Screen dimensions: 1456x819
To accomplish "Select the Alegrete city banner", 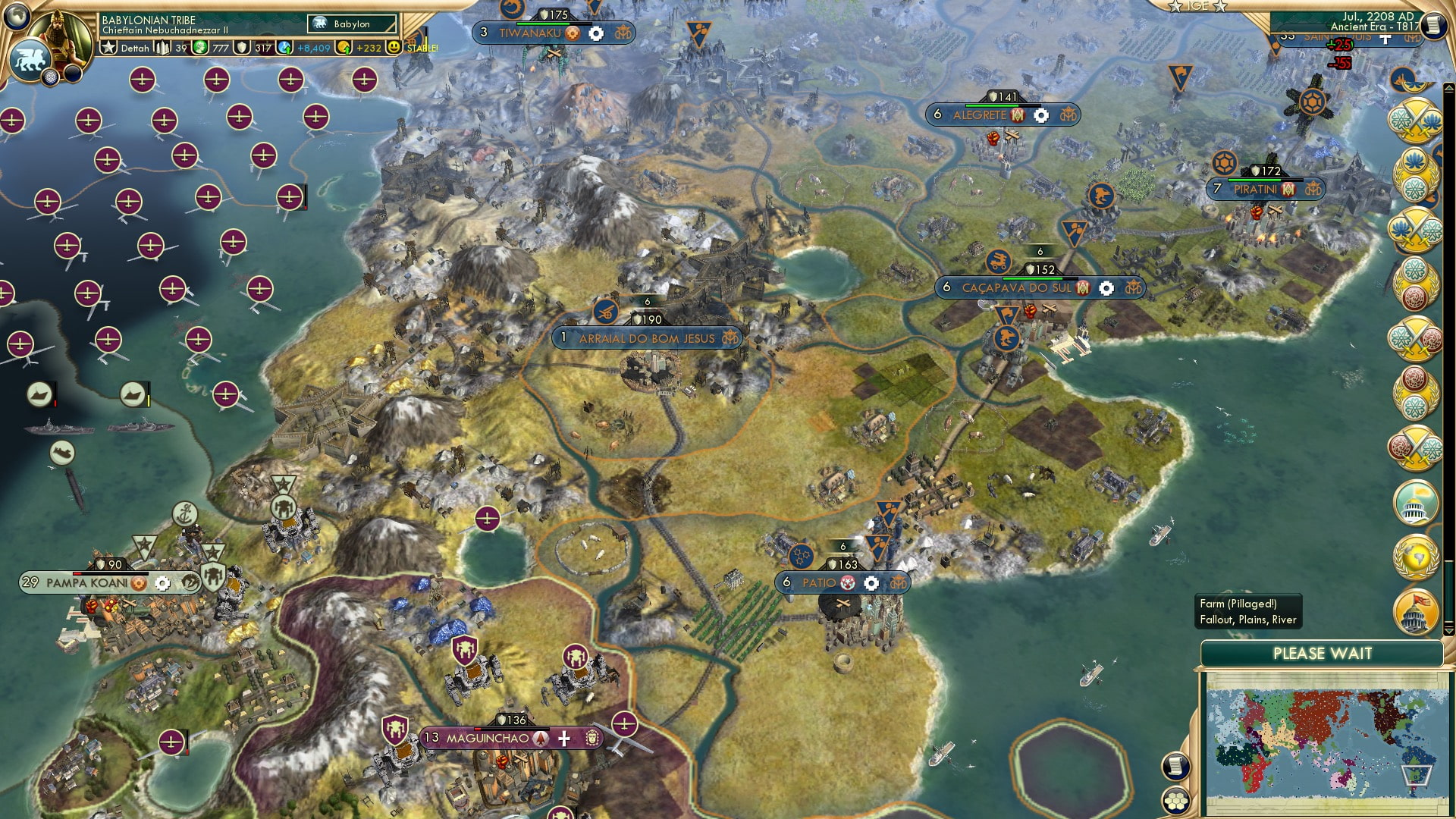I will (978, 115).
